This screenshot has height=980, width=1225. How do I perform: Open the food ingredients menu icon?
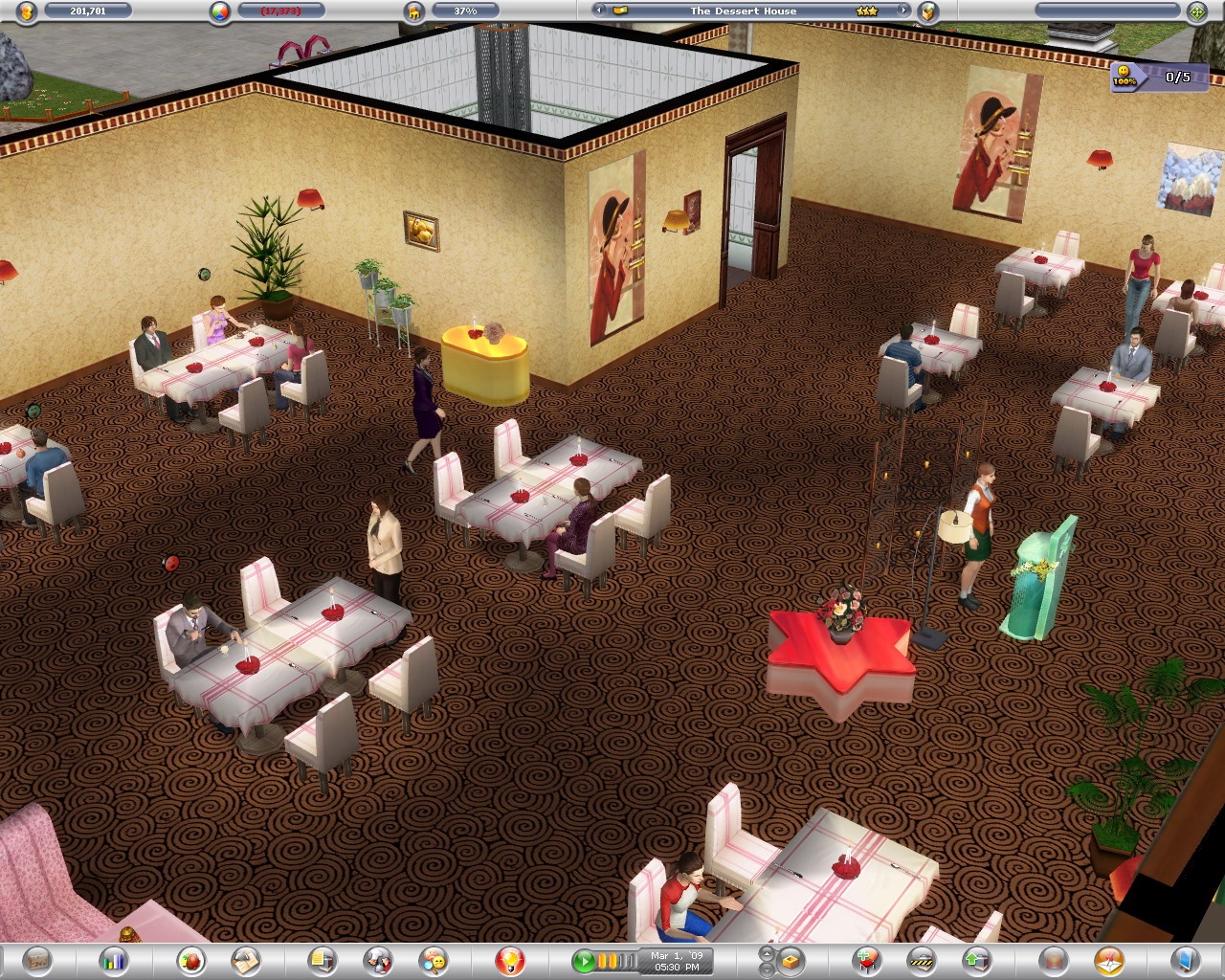coord(191,959)
